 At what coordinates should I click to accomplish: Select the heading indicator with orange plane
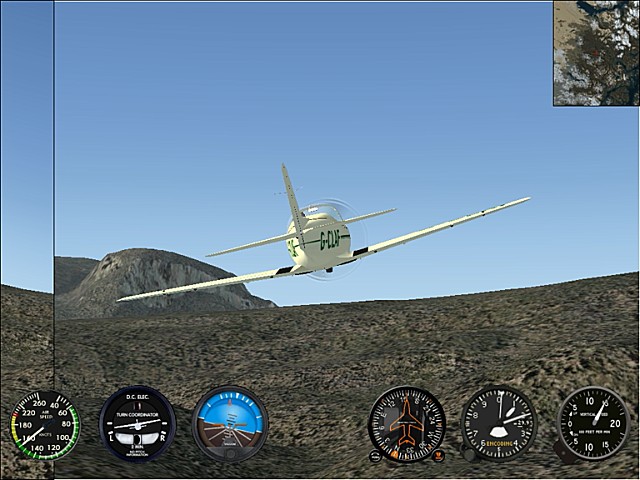tap(406, 424)
